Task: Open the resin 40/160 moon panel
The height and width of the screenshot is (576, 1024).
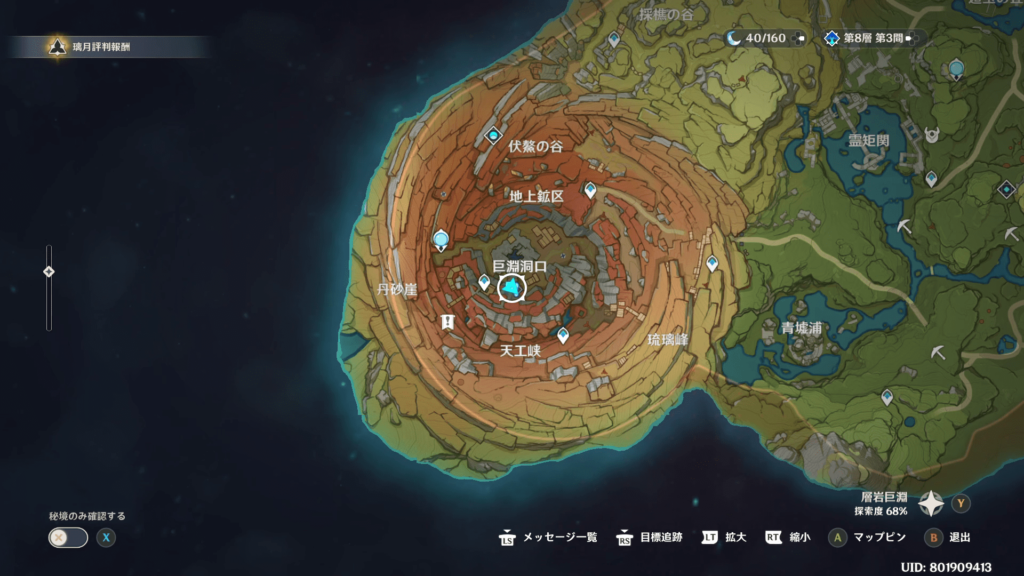Action: 765,38
